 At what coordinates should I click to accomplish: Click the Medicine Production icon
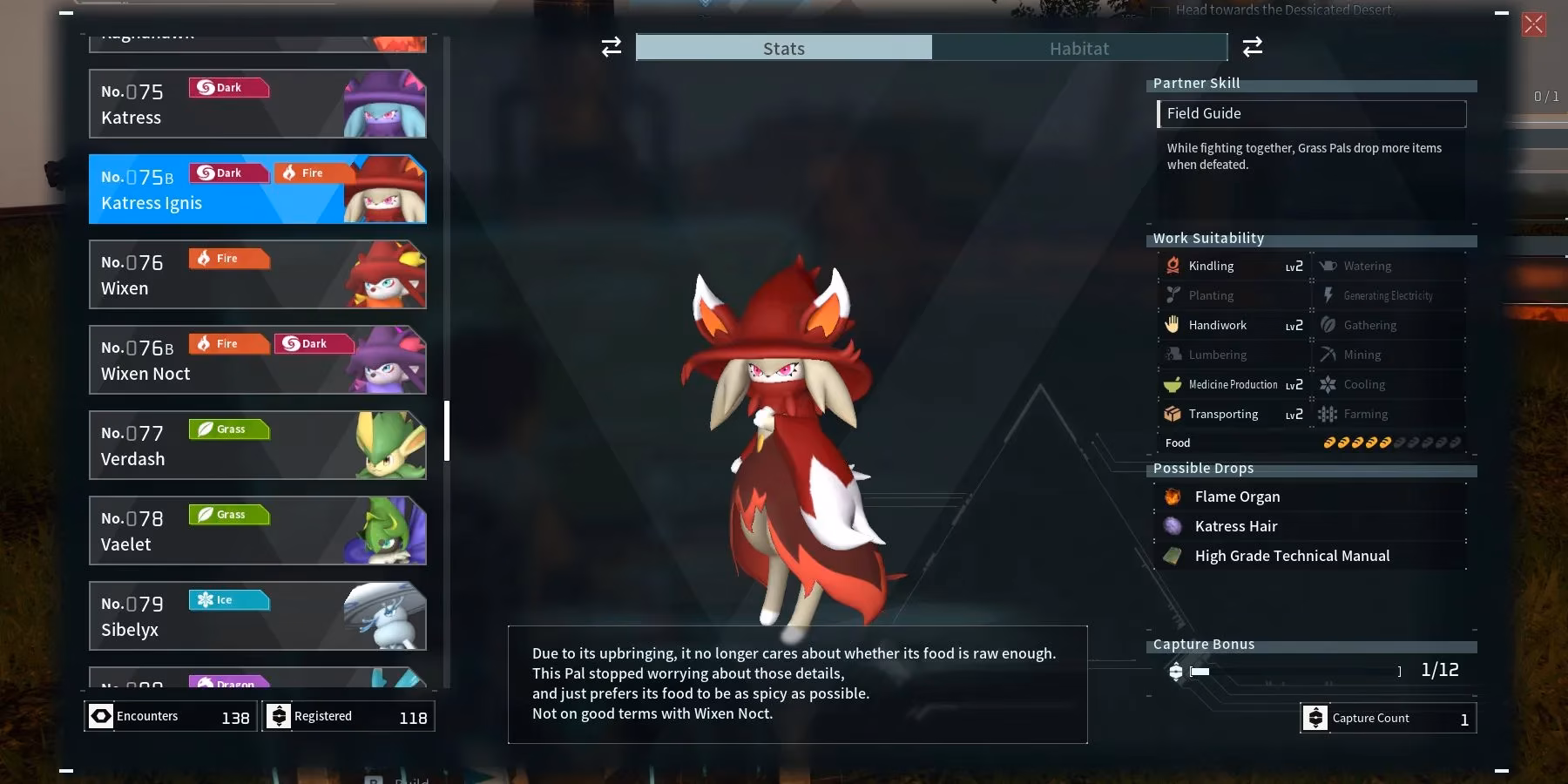pos(1174,384)
